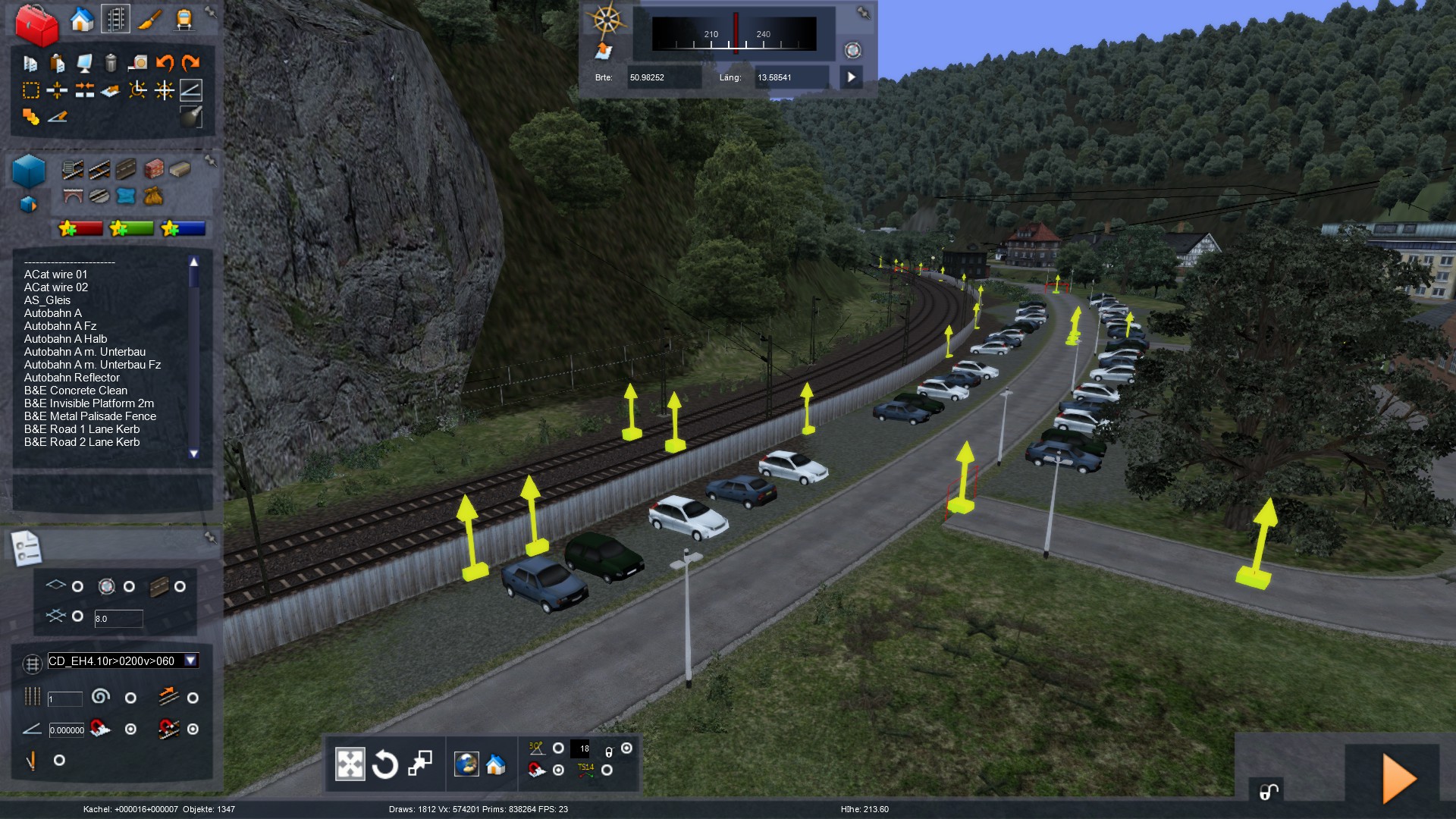Toggle the spiral easement option
This screenshot has height=819, width=1456.
130,698
